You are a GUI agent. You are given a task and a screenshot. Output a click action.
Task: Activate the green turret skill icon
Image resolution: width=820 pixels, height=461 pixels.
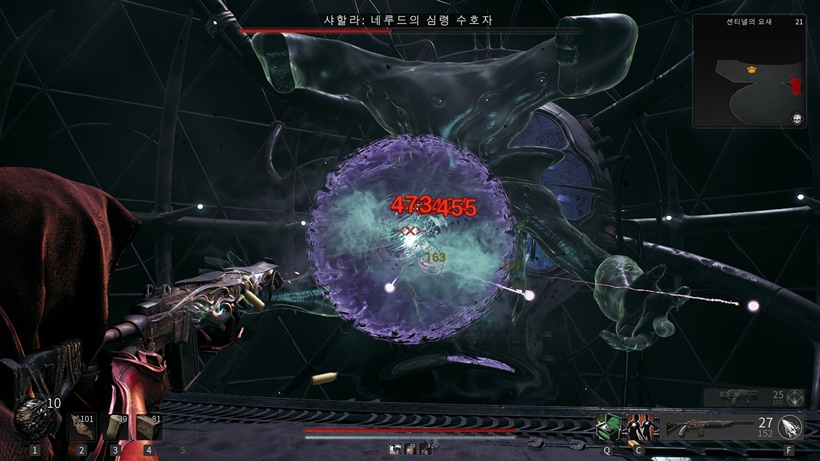[x=607, y=427]
